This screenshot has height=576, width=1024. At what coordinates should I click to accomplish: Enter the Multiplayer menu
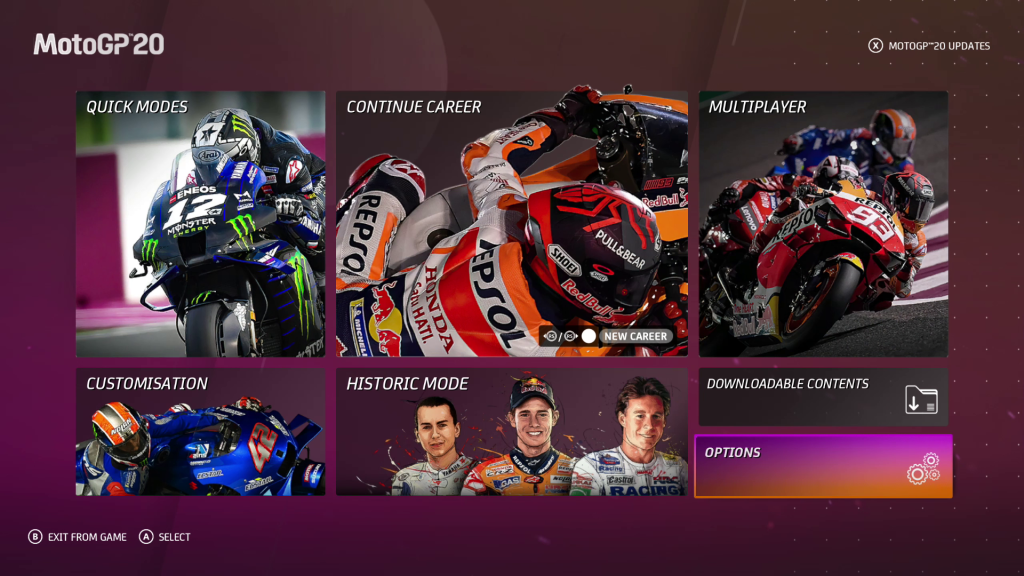click(x=823, y=224)
